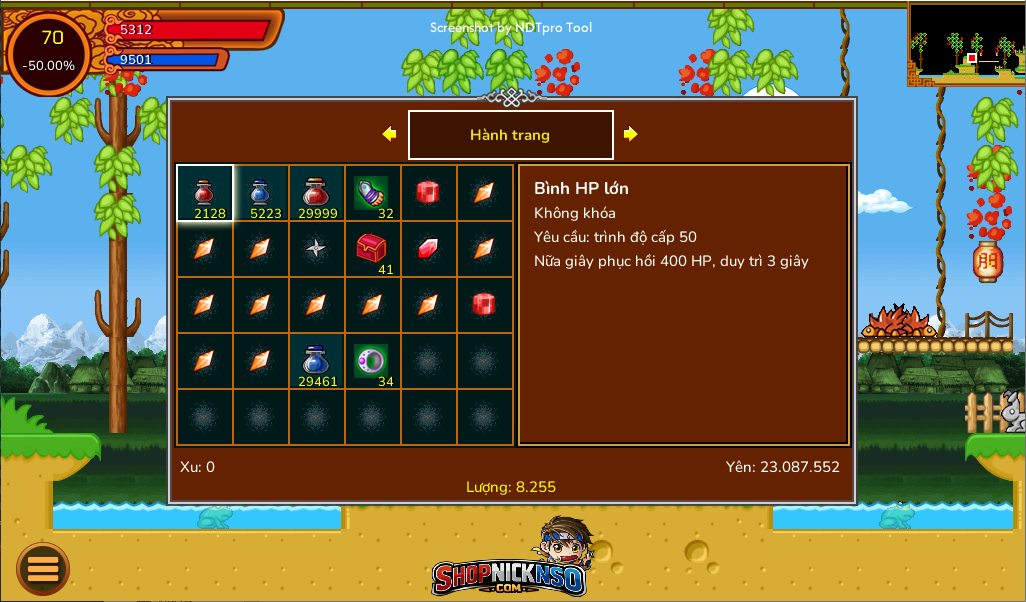Screen dimensions: 1026x602
Task: Select the green glove item marked 32
Action: pos(373,193)
